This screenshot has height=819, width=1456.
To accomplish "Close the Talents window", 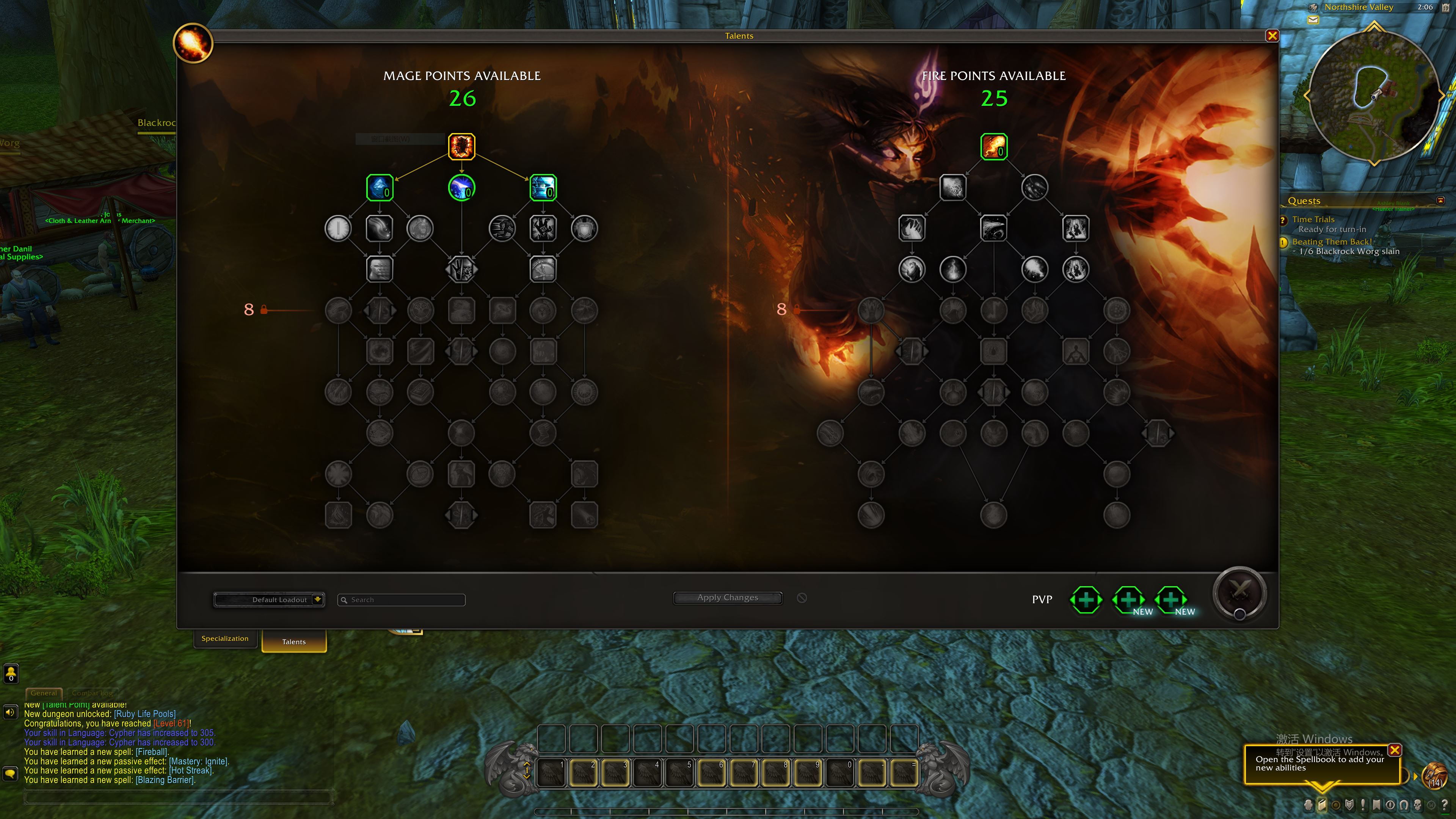I will (x=1272, y=36).
